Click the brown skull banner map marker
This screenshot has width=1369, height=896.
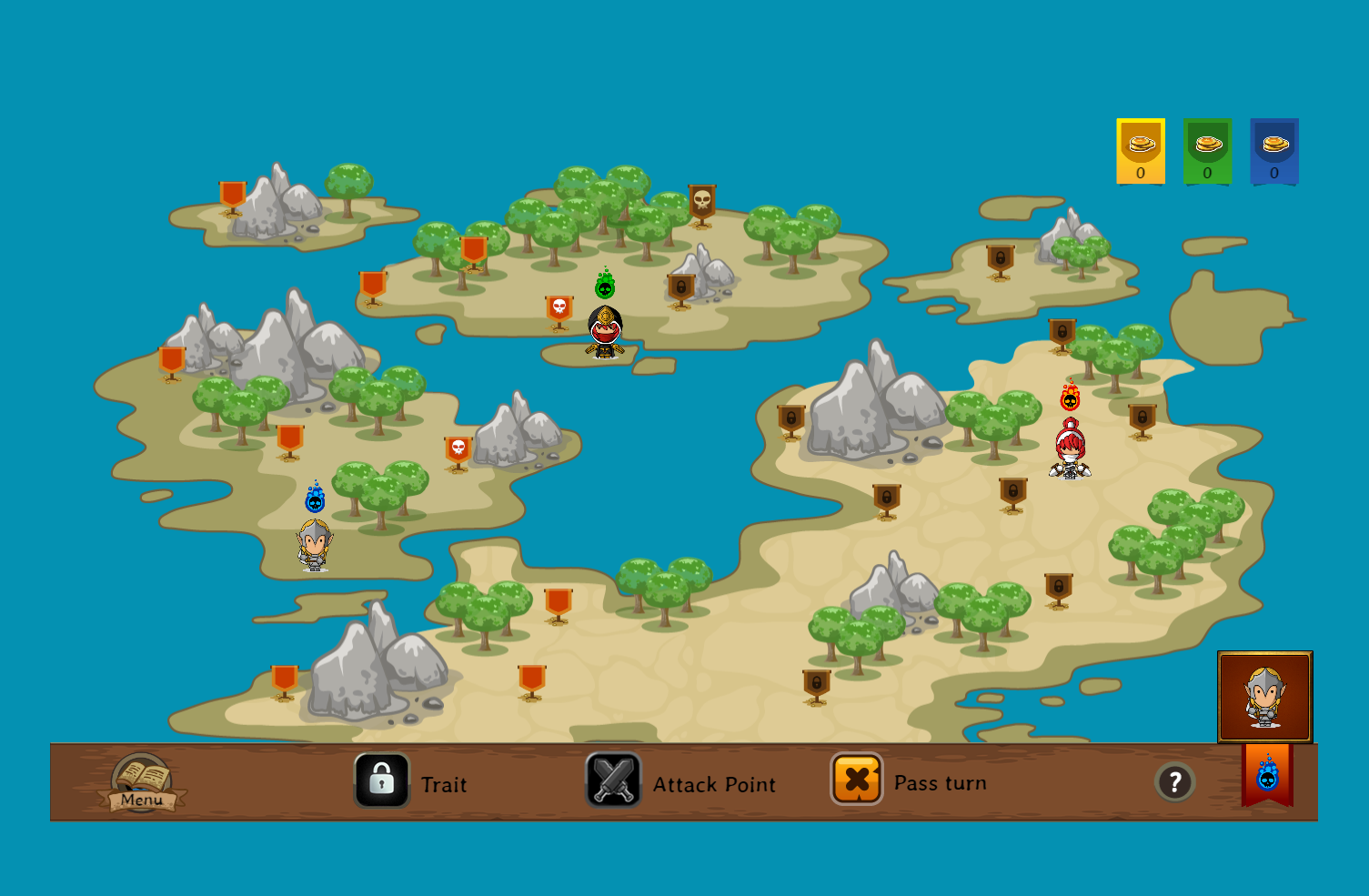point(702,205)
